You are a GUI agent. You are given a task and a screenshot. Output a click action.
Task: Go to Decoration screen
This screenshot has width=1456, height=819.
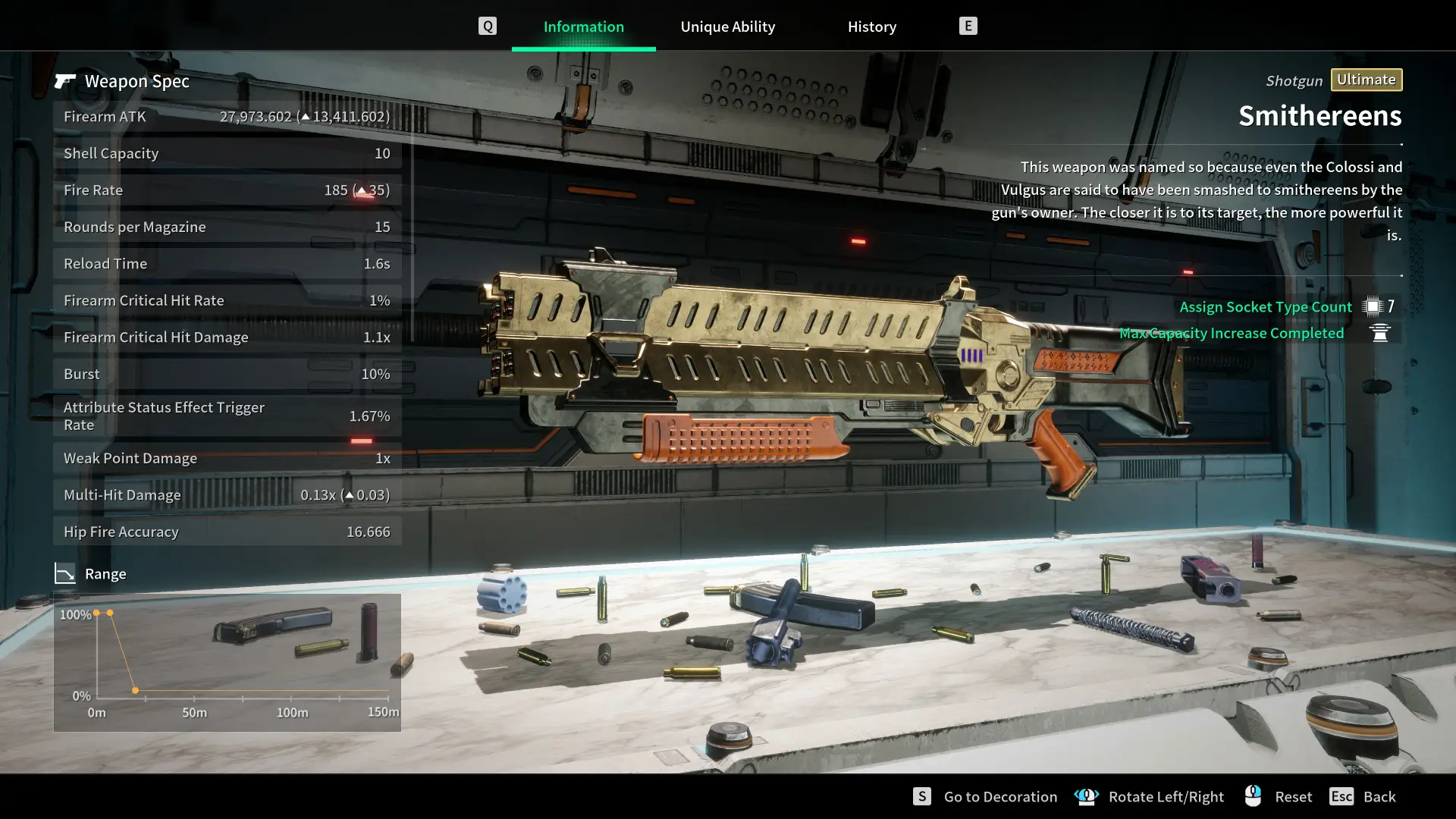999,796
